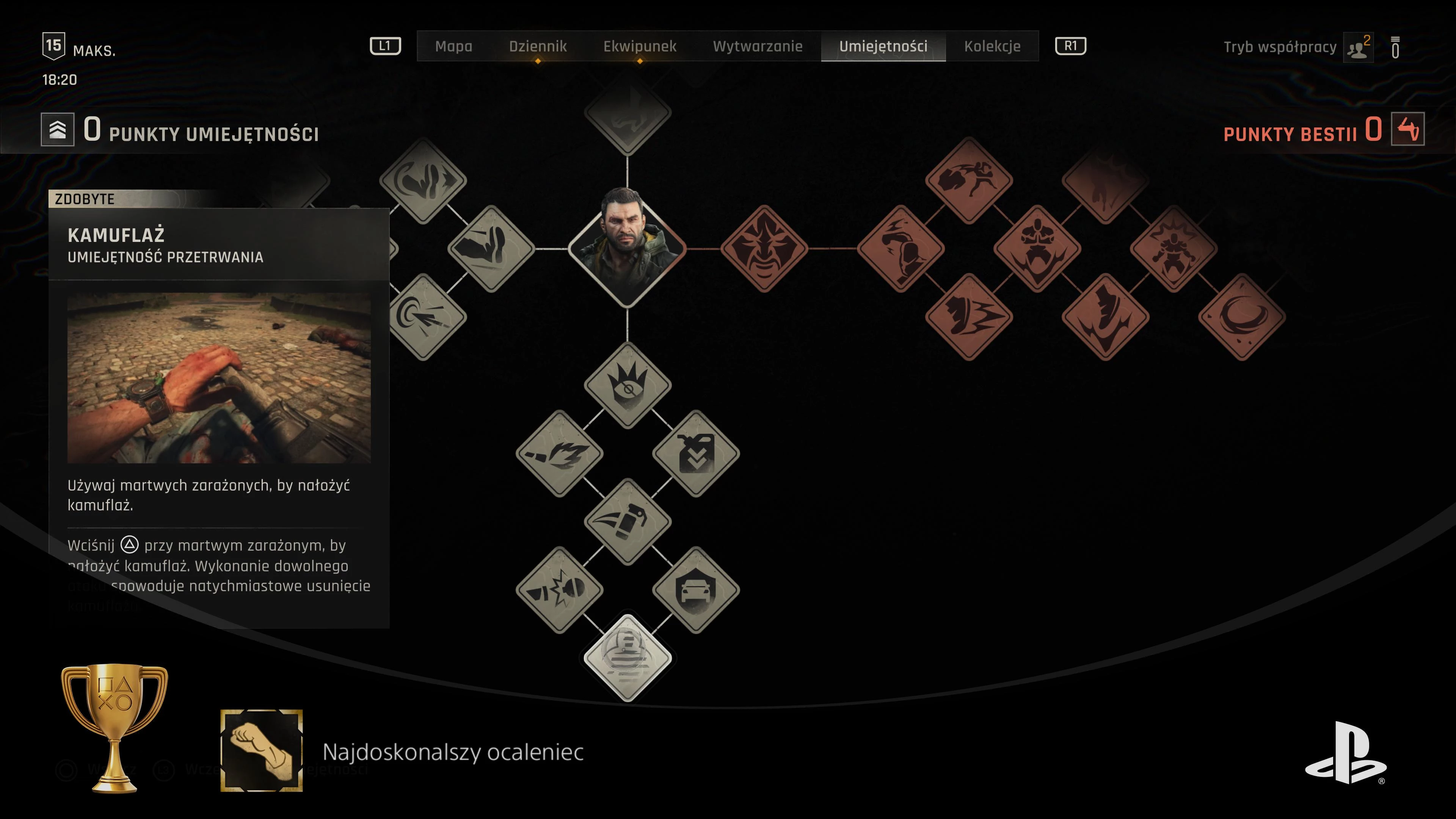Open the Najdoskonalszy ocaleniec trophy notification
The height and width of the screenshot is (819, 1456).
coord(452,752)
